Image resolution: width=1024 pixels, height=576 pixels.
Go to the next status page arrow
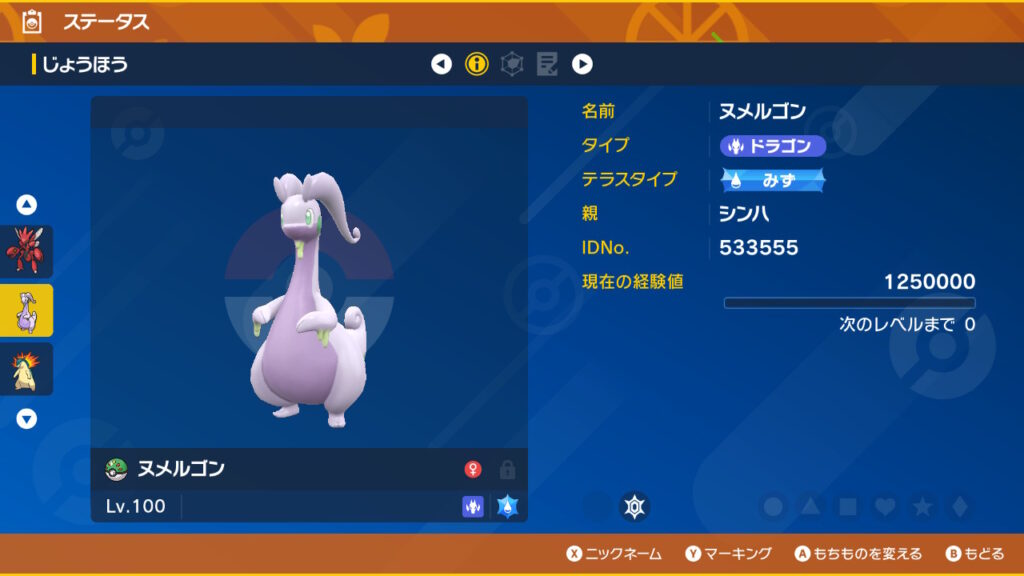point(582,65)
